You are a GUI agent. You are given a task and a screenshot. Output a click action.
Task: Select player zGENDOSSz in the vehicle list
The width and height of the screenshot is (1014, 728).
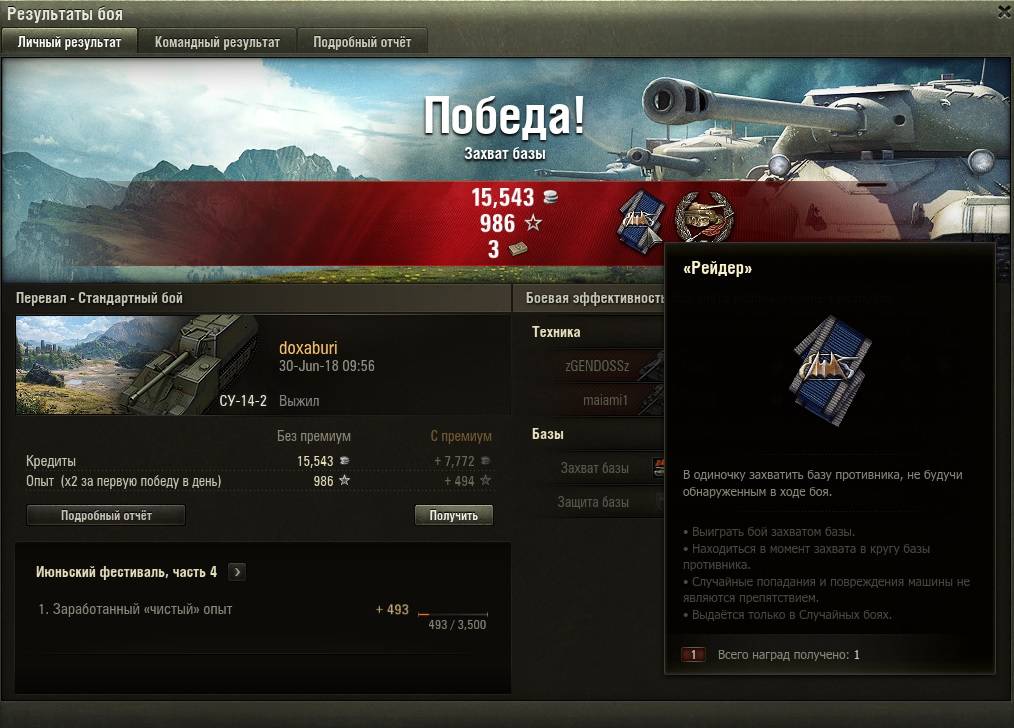click(597, 367)
